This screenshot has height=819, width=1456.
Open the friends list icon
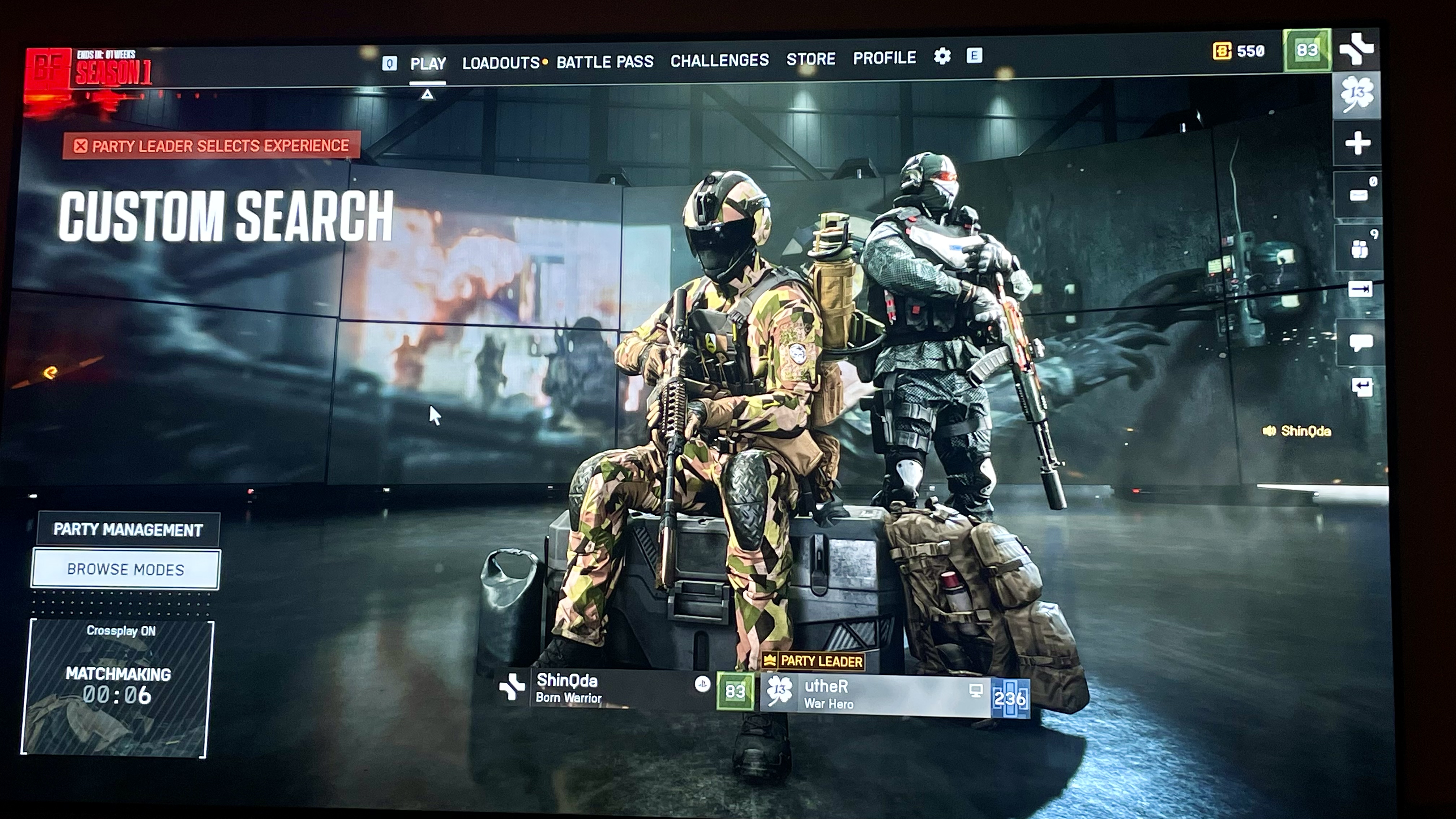coord(1359,248)
